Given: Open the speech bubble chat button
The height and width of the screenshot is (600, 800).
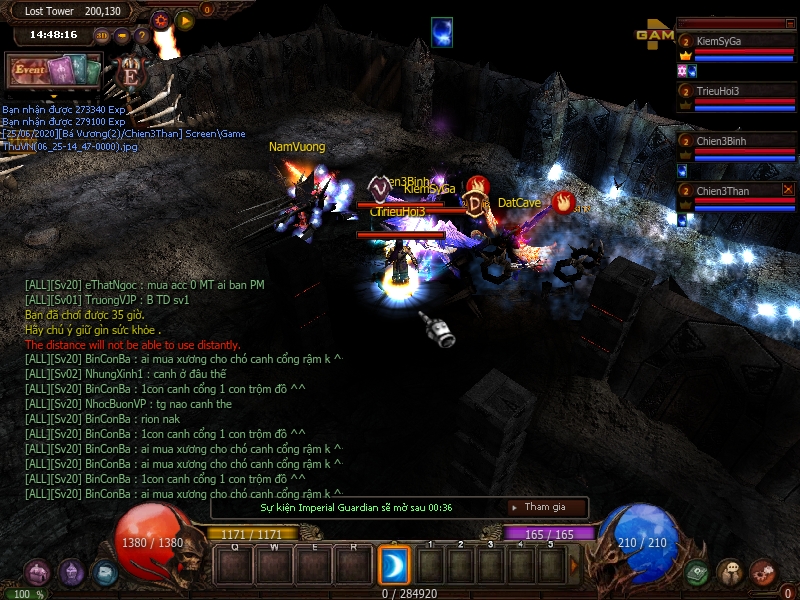Looking at the screenshot, I should [730, 572].
